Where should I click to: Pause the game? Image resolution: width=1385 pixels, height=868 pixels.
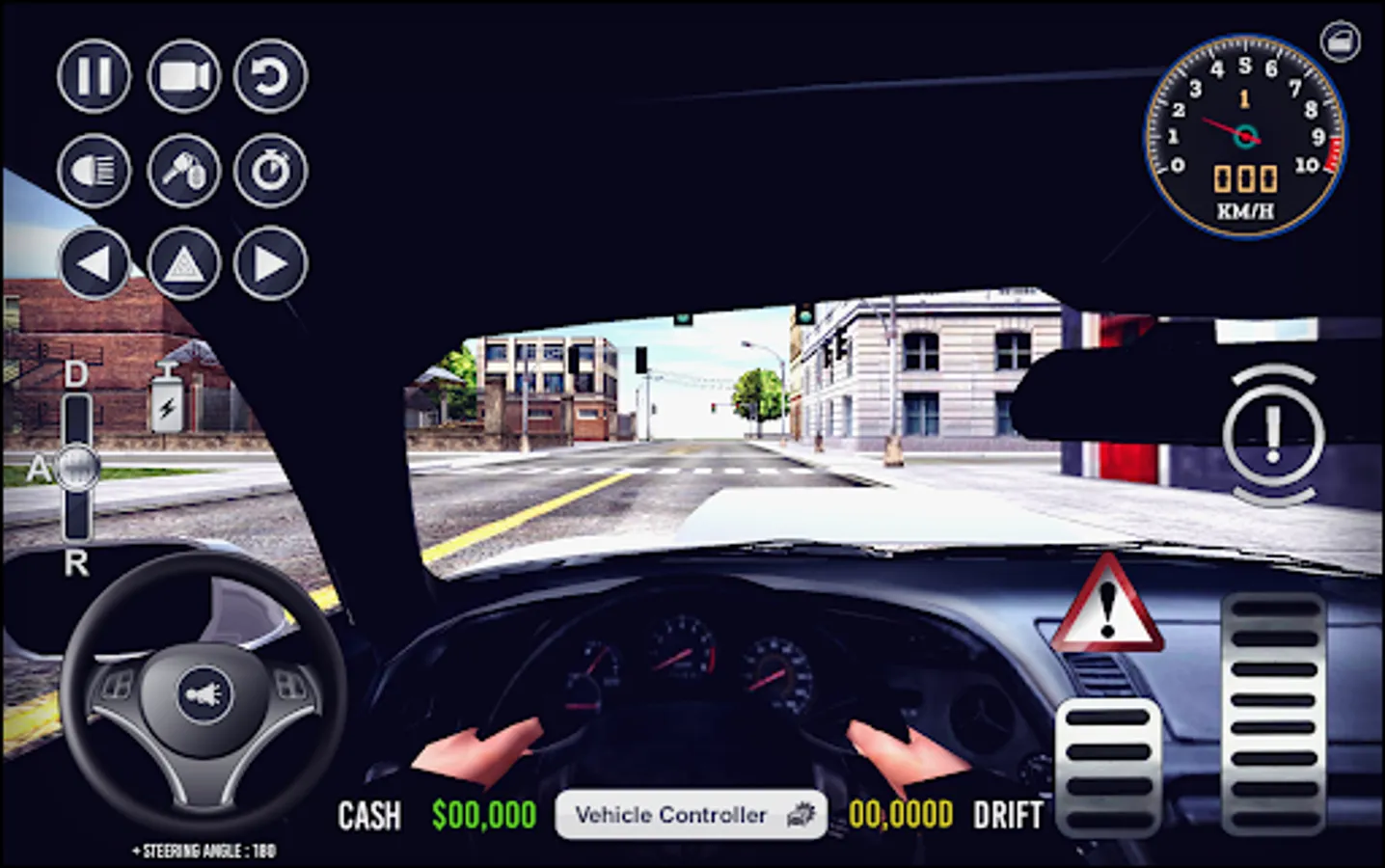pos(94,76)
